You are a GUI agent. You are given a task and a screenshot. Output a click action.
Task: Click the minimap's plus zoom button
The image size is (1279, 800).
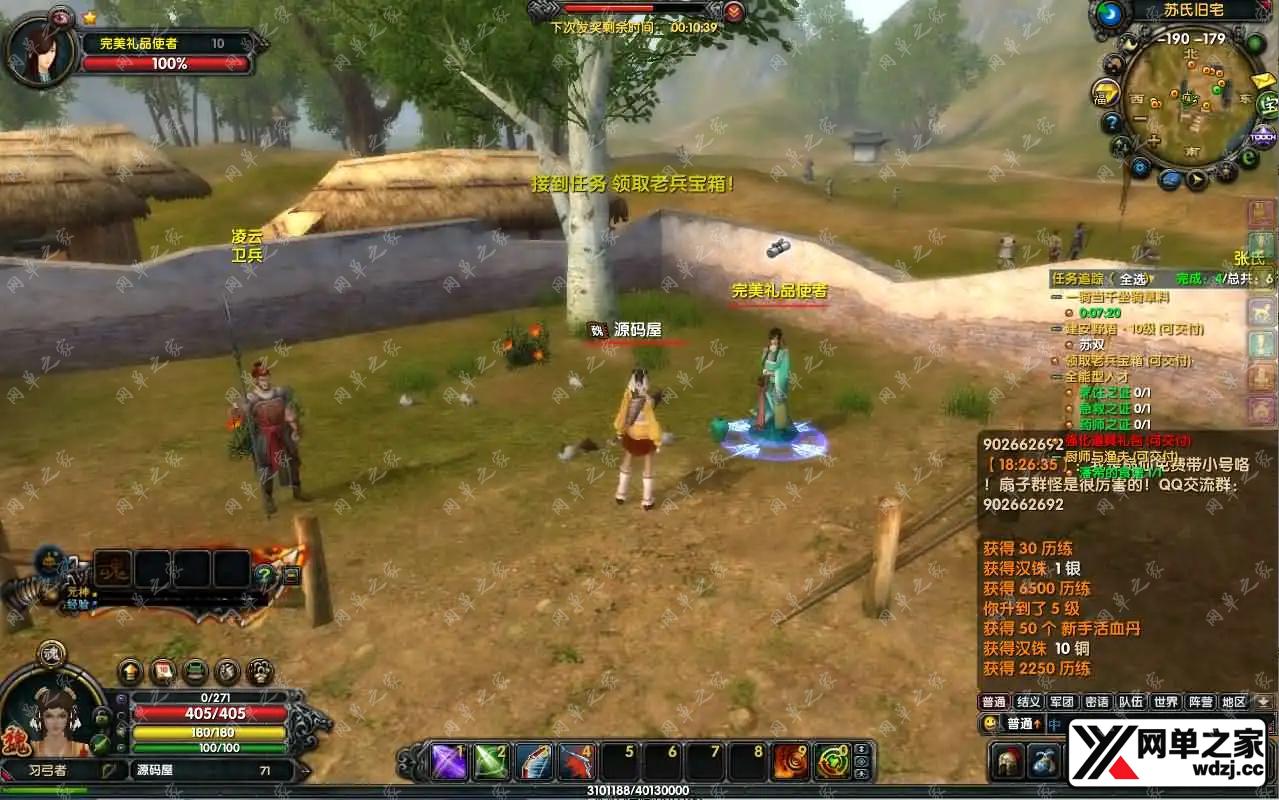point(1153,141)
